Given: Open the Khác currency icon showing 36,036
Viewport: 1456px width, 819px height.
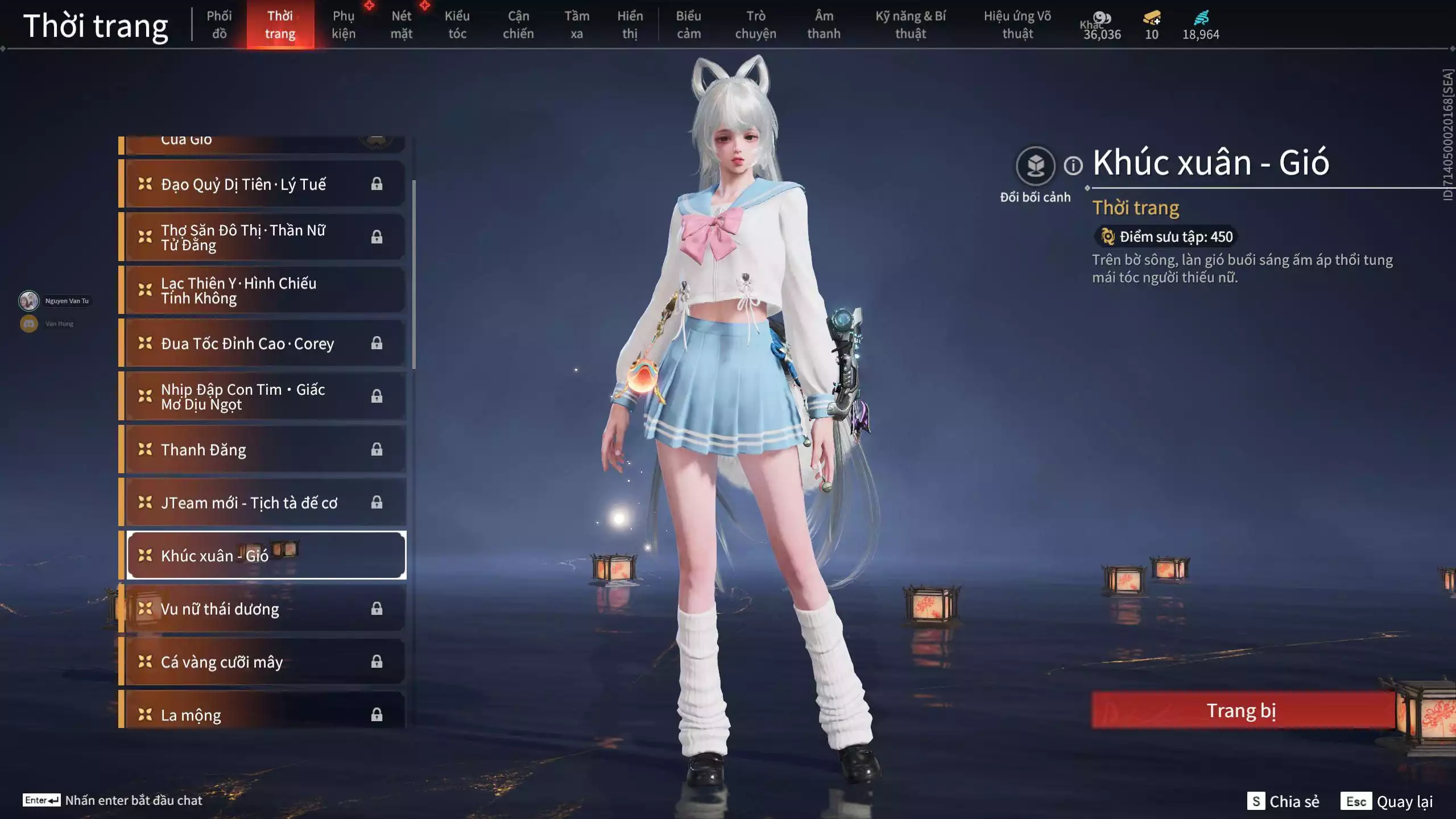Looking at the screenshot, I should [x=1102, y=18].
